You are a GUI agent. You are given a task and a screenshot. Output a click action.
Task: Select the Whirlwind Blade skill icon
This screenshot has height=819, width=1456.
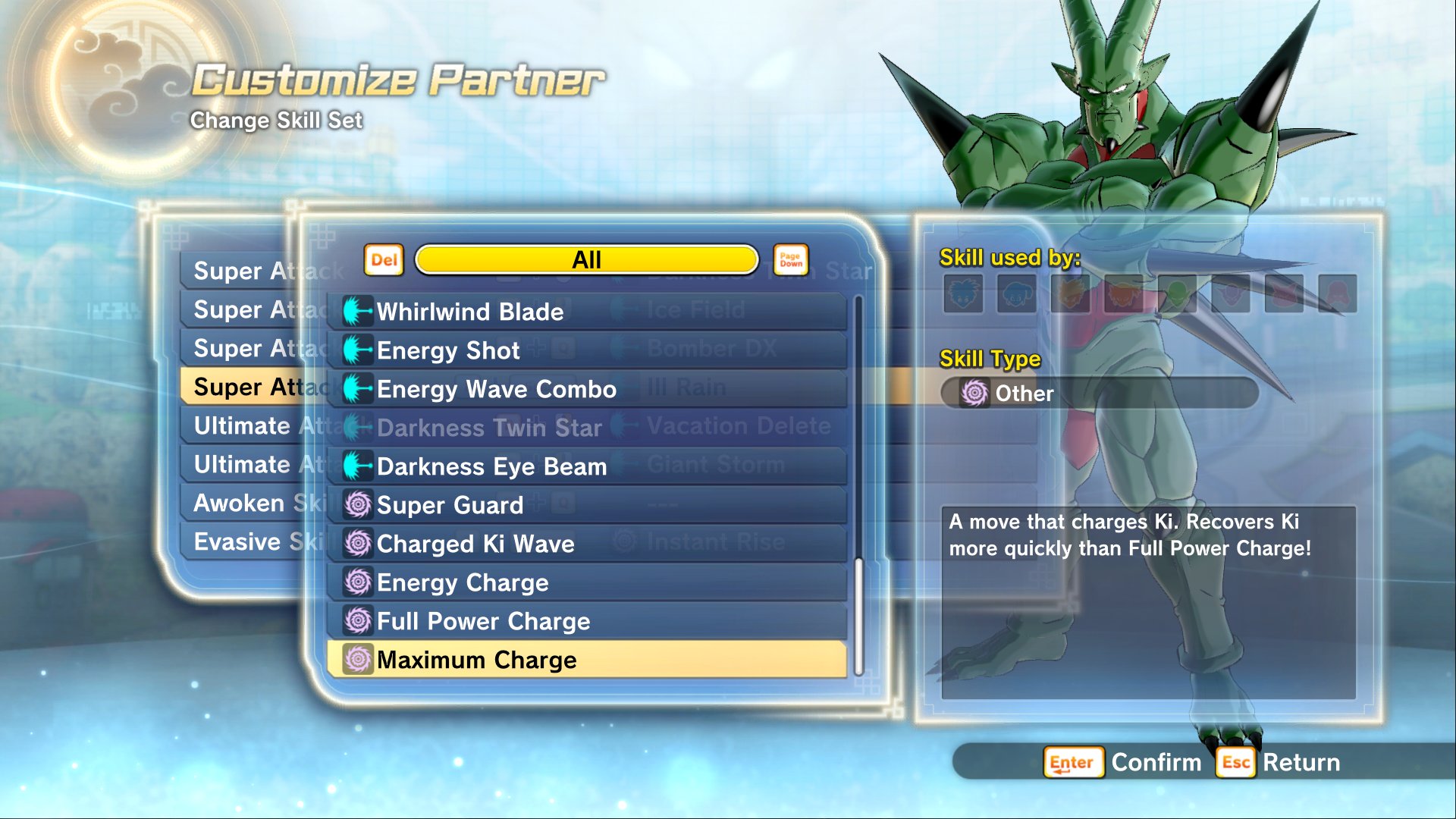[357, 312]
